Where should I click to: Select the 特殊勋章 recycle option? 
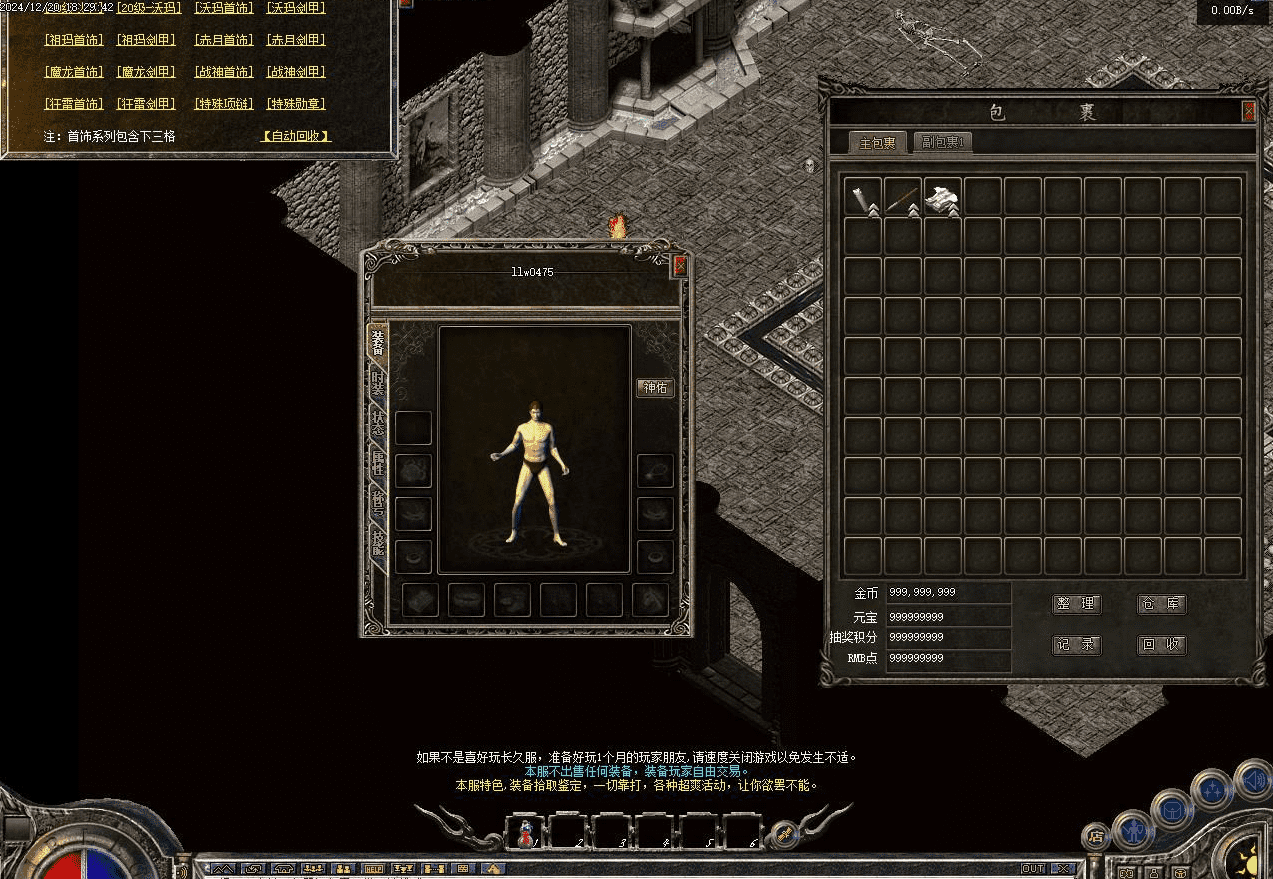pos(296,104)
